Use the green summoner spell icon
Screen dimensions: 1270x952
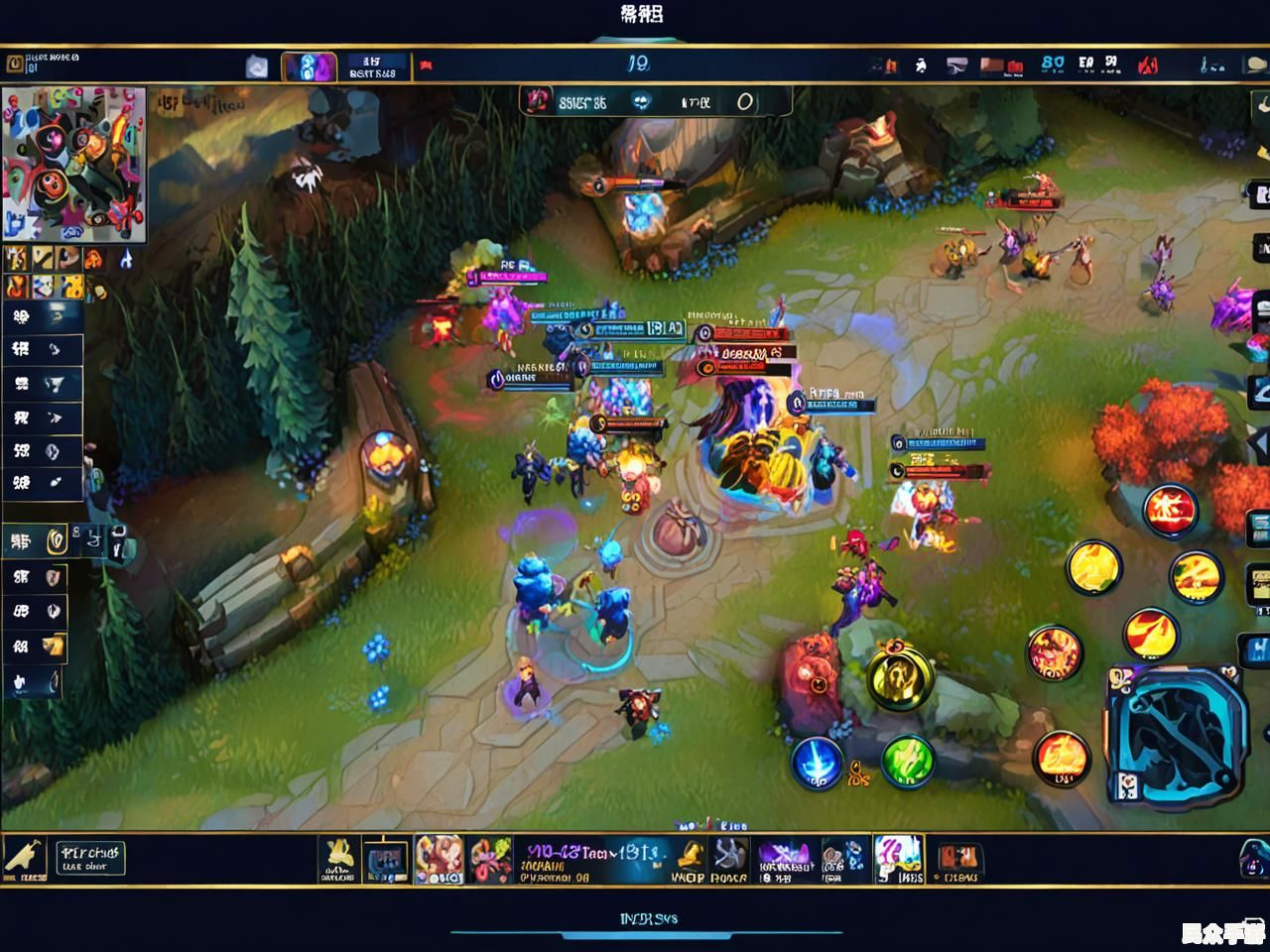(906, 763)
